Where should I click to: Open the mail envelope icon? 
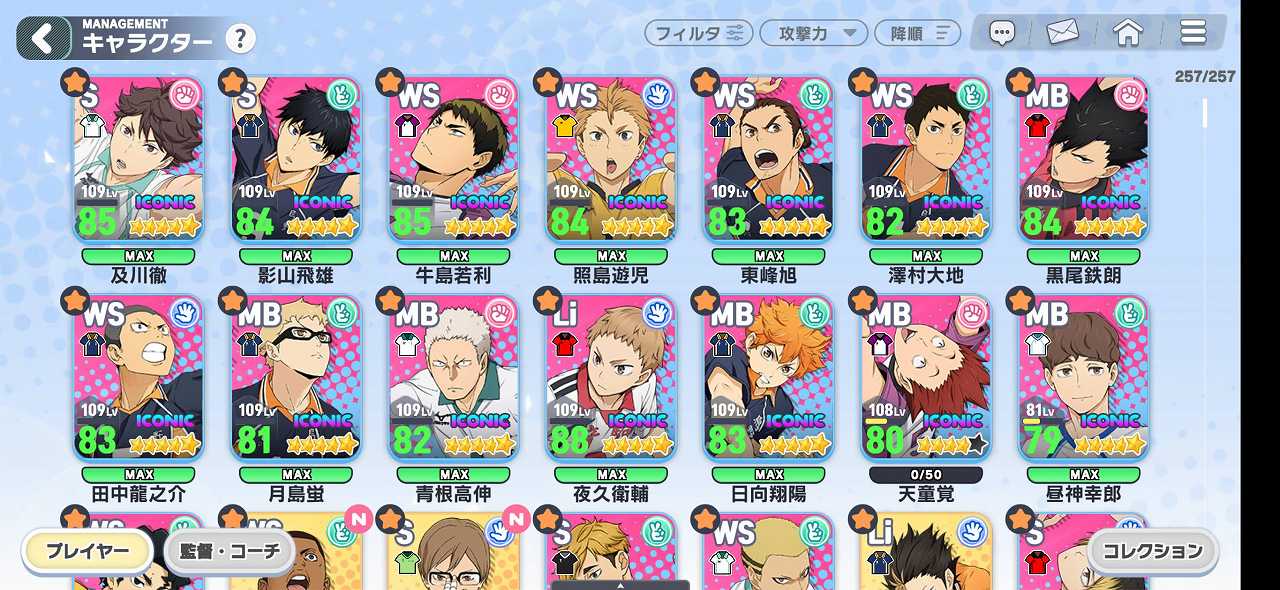pos(1062,33)
